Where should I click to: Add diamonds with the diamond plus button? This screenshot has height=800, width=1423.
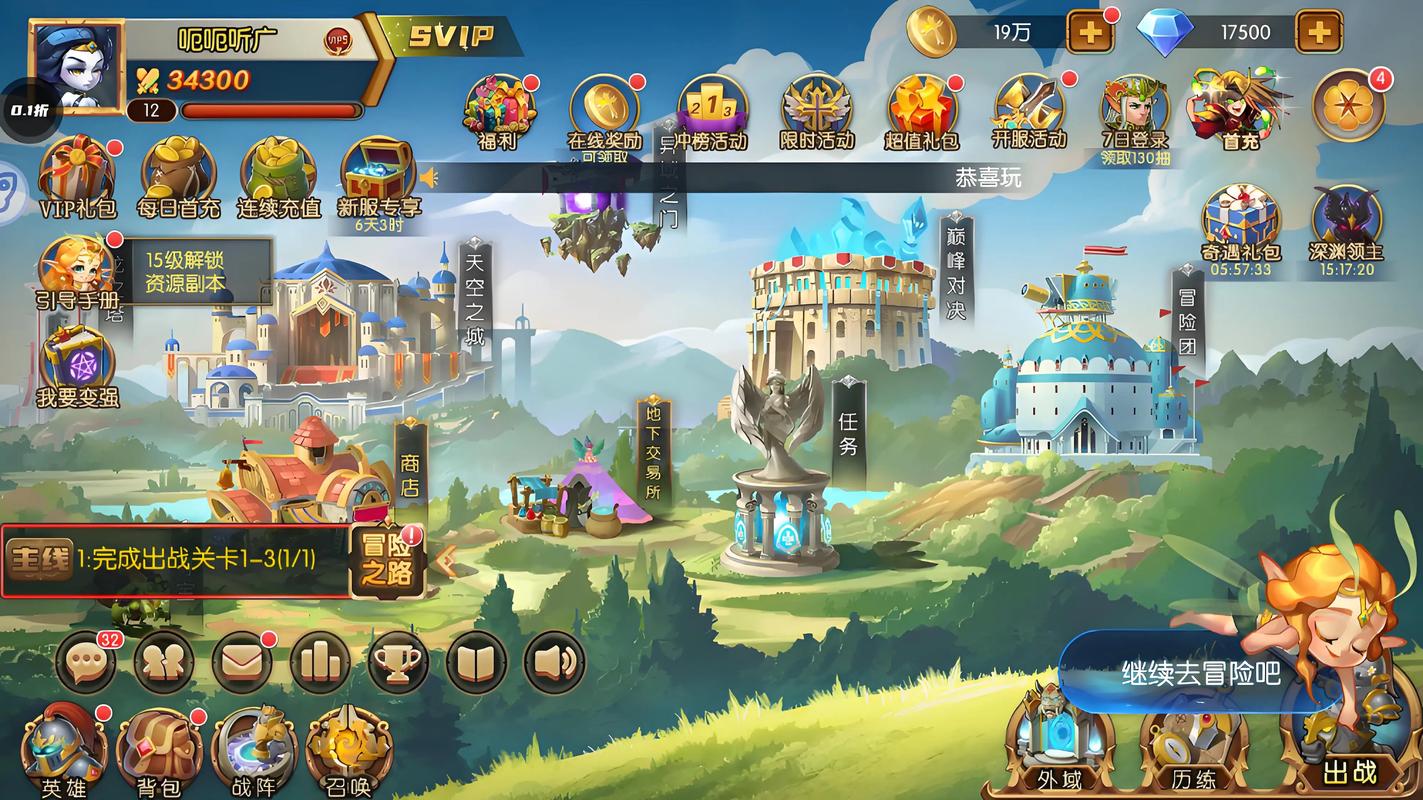1319,32
